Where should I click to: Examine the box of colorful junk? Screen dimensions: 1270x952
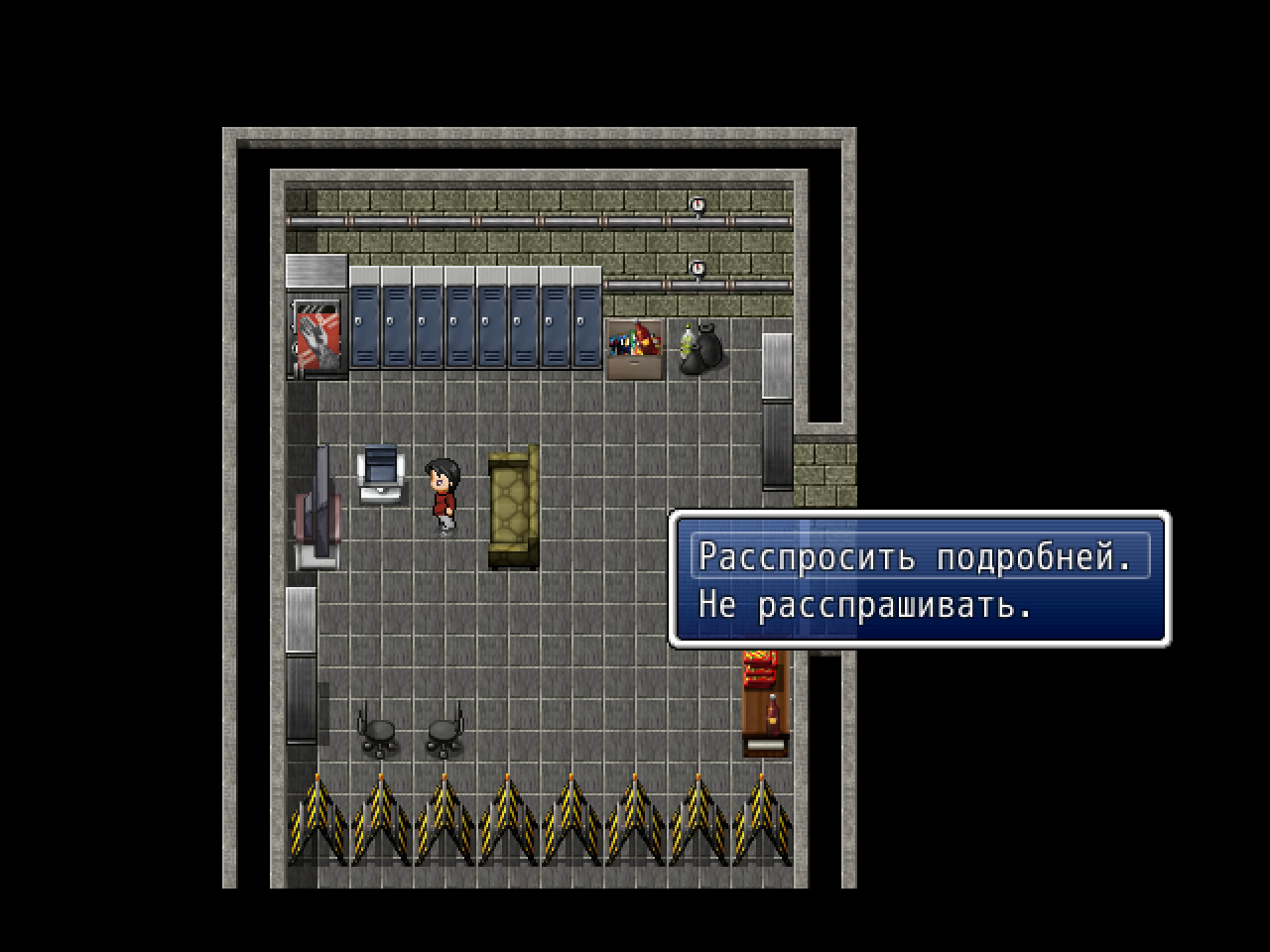click(x=635, y=347)
